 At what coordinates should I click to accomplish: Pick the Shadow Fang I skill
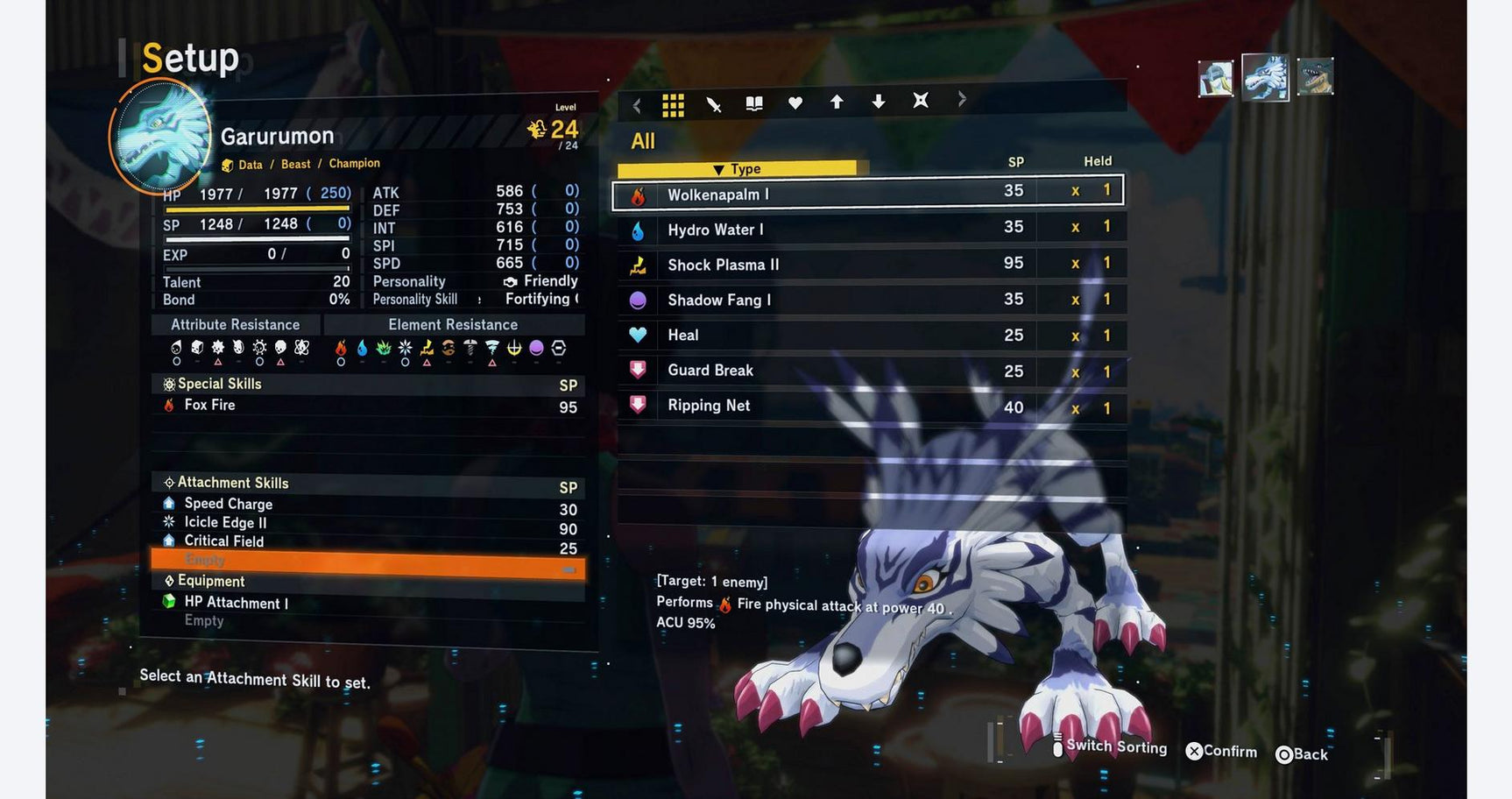click(x=867, y=300)
